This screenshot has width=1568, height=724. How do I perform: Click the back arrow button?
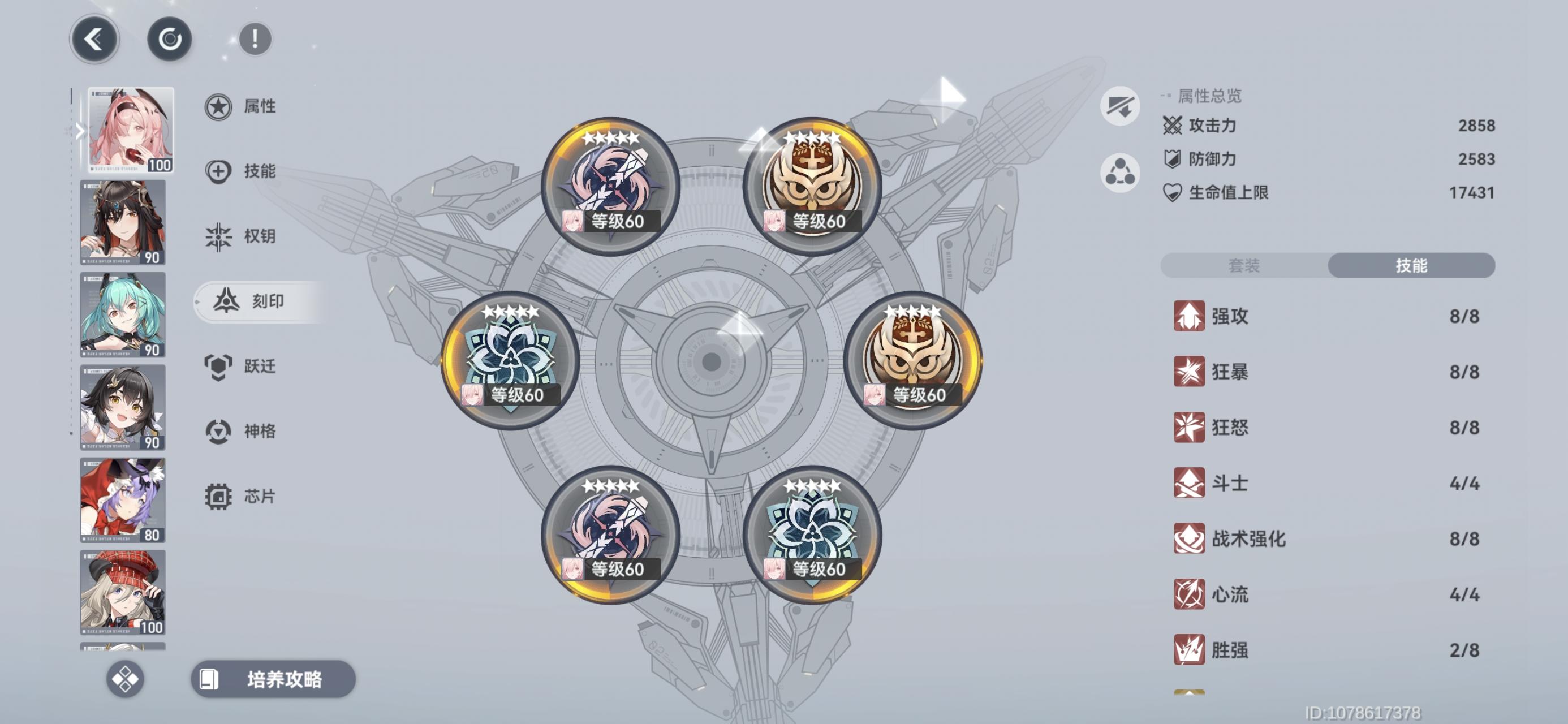pos(94,38)
